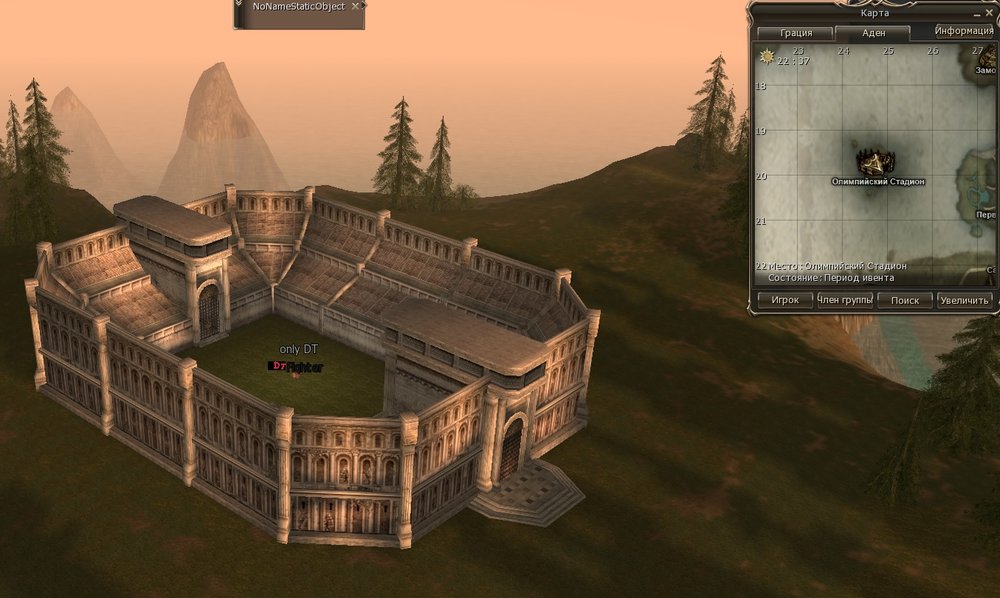Screen dimensions: 1000x598
Task: Select the Аден map tab
Action: point(873,33)
